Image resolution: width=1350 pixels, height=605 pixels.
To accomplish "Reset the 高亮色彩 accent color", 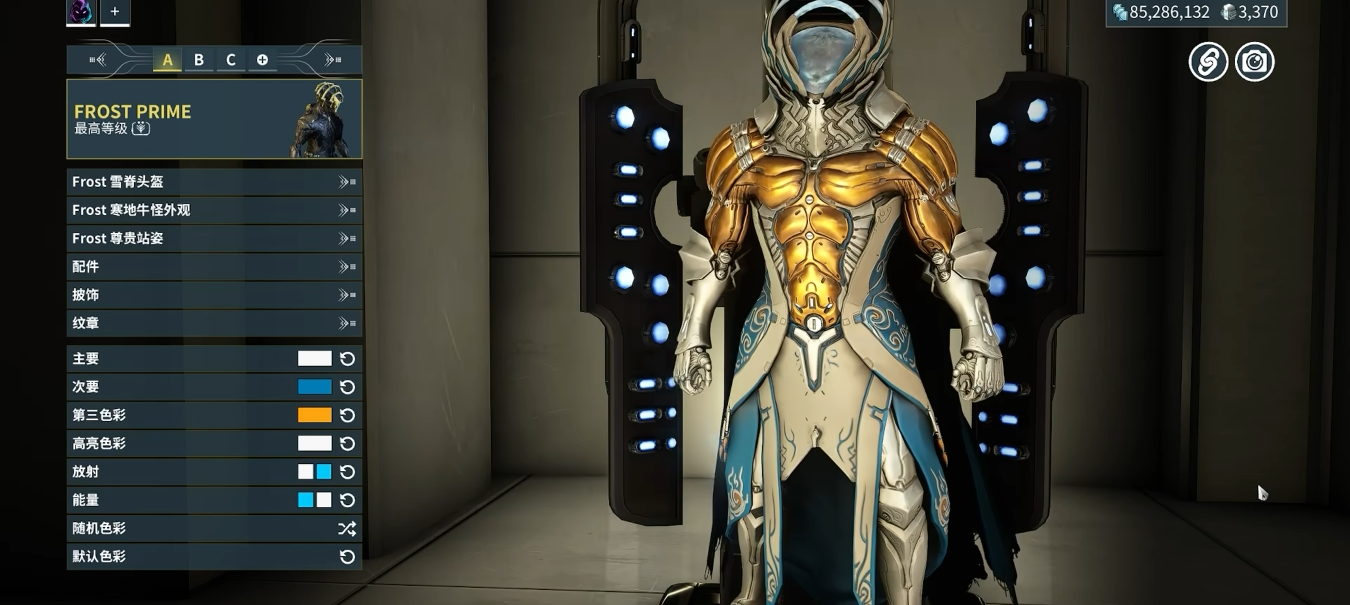I will (x=347, y=444).
